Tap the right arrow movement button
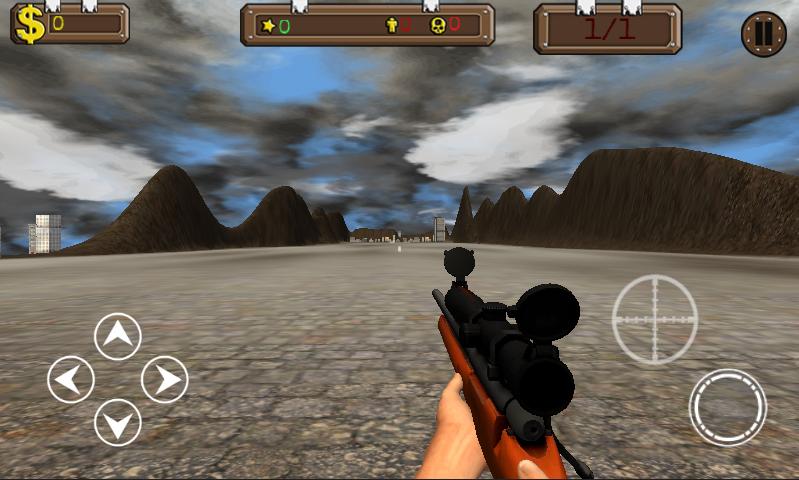The width and height of the screenshot is (799, 480). (x=165, y=380)
